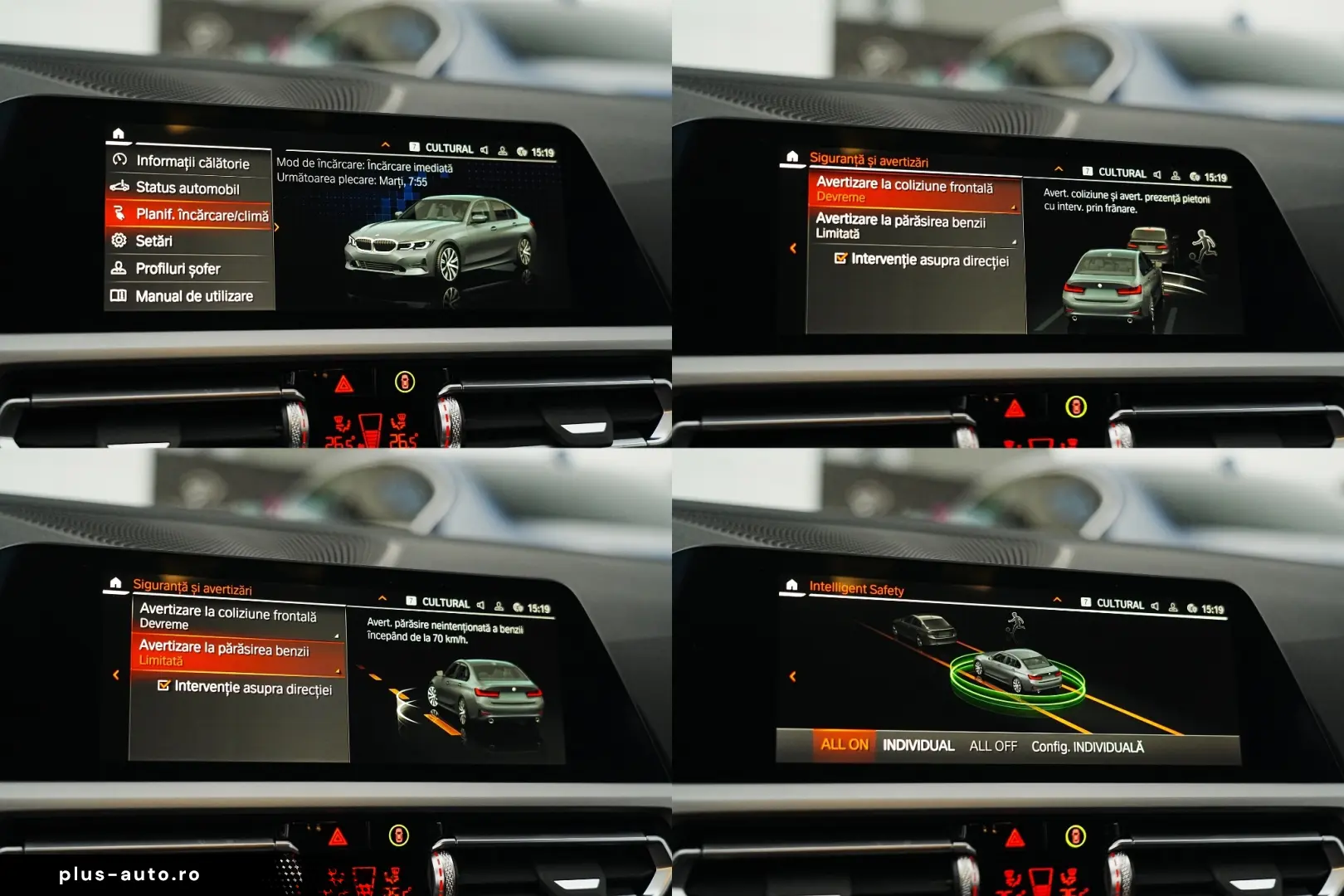
Task: Open the owner's manual book icon
Action: pos(120,295)
